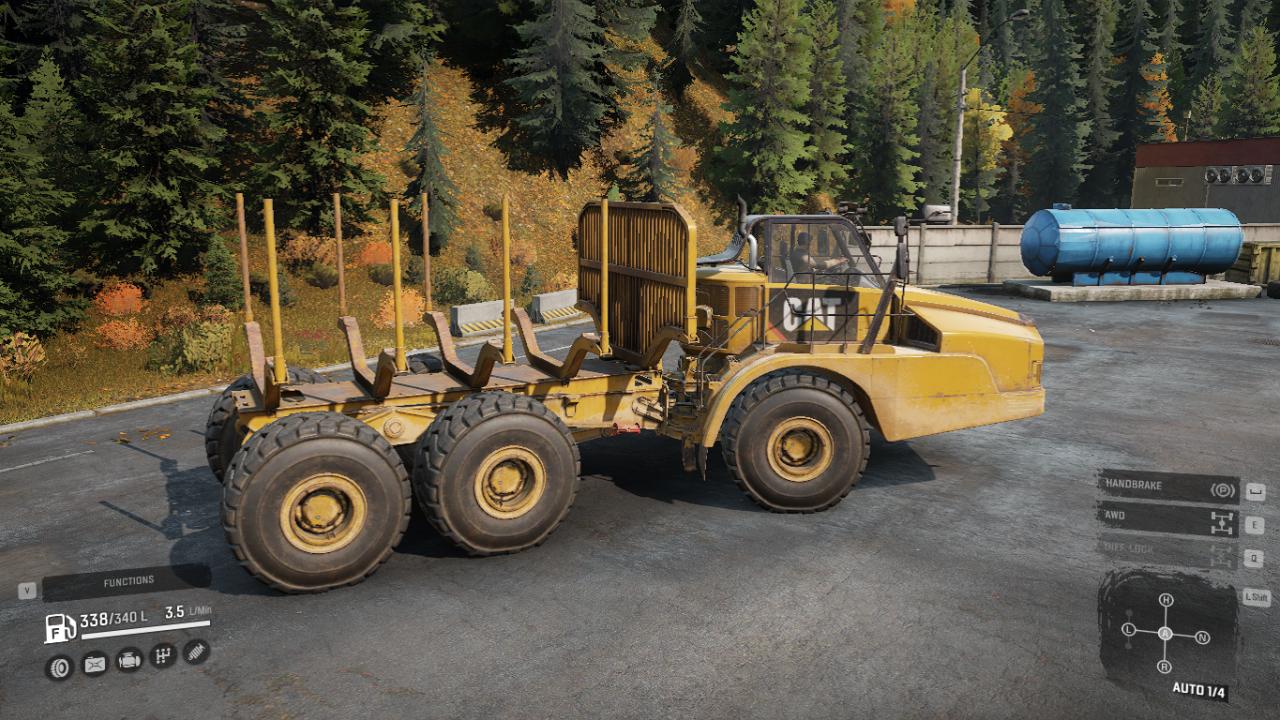Shift the gearbox to High (H)
This screenshot has width=1280, height=720.
pos(1165,600)
